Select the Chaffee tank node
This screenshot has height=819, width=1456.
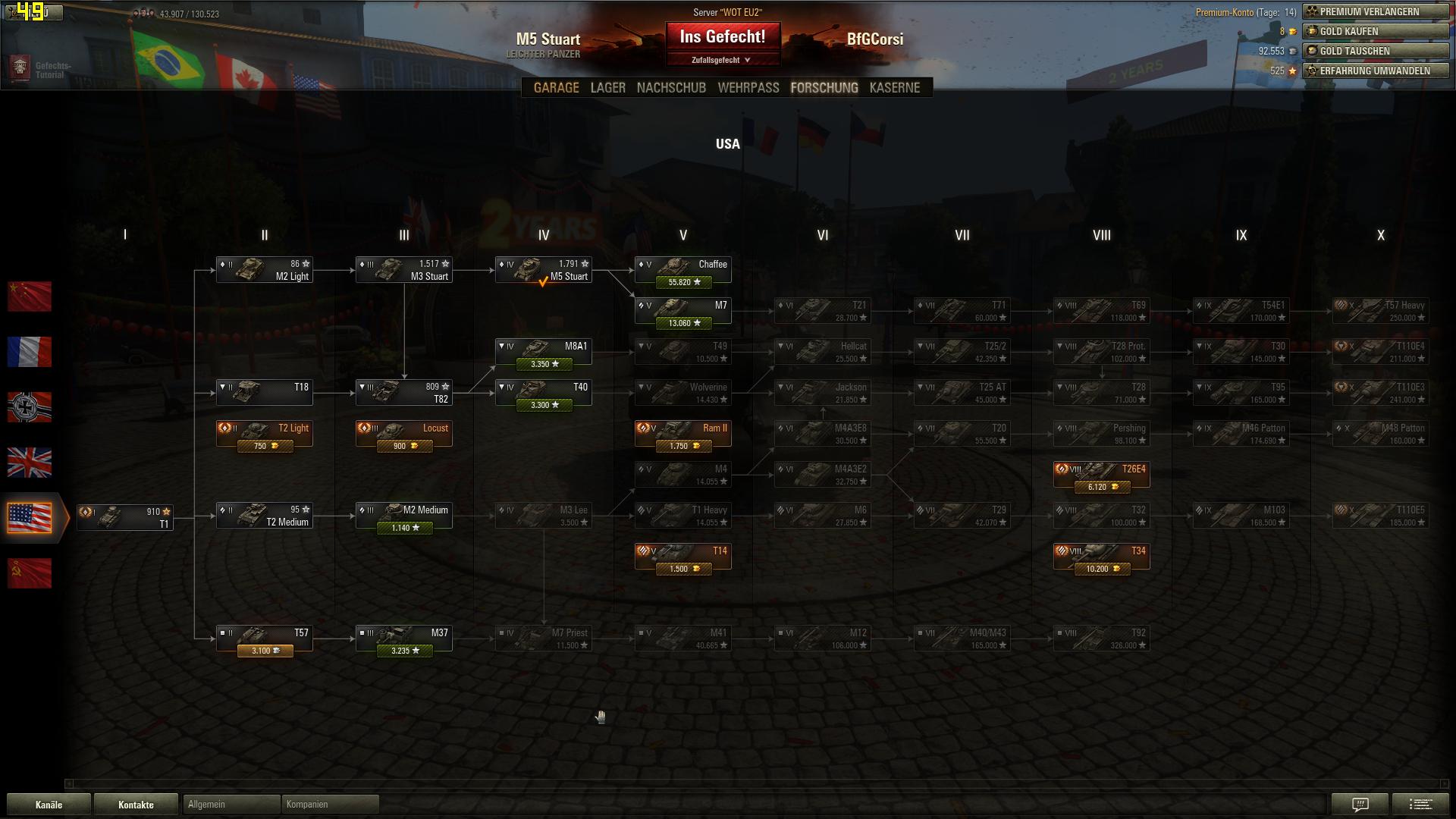[x=682, y=271]
